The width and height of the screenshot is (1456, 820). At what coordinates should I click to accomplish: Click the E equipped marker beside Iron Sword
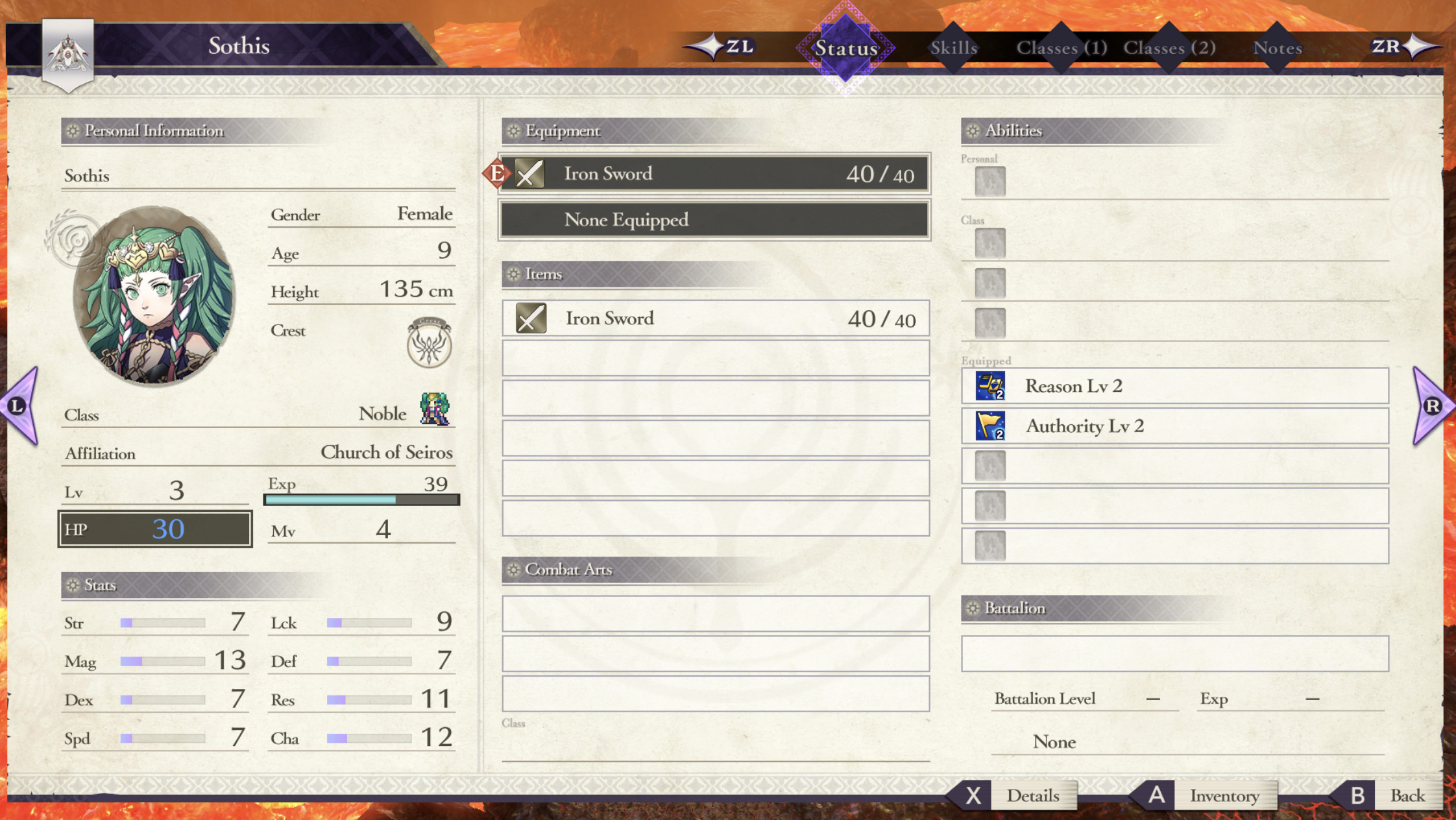point(497,173)
